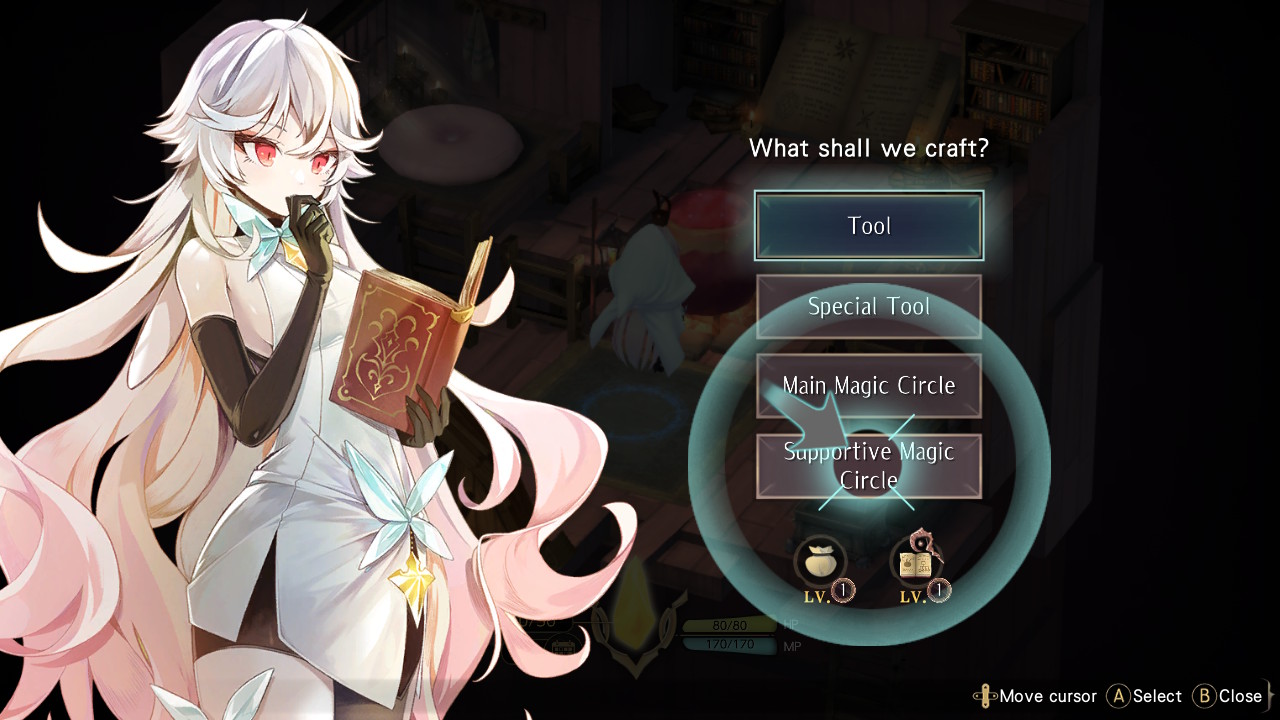1280x720 pixels.
Task: Open the Main Magic Circle option
Action: coord(868,386)
